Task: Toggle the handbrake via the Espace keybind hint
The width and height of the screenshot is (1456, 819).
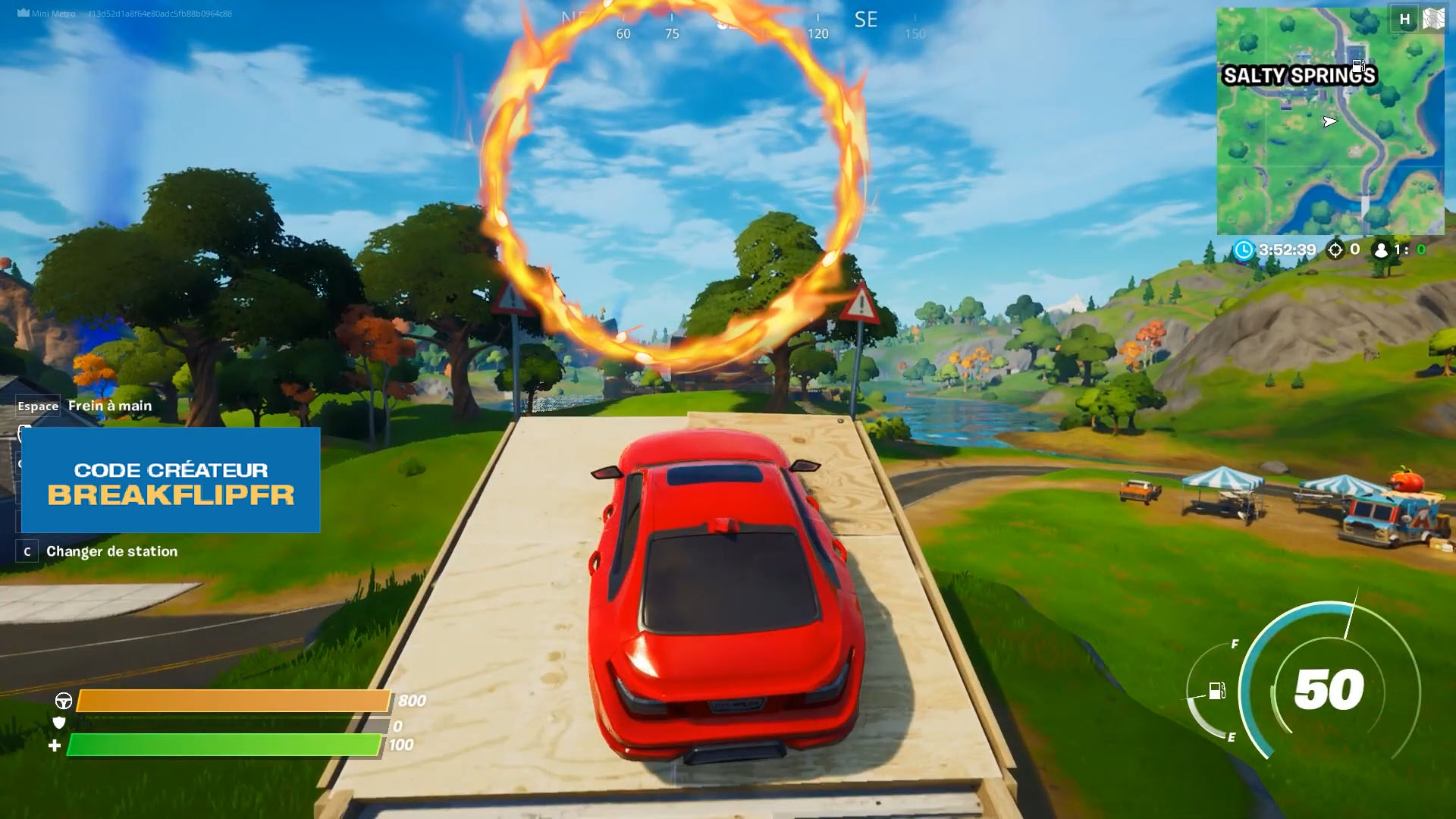Action: [38, 406]
